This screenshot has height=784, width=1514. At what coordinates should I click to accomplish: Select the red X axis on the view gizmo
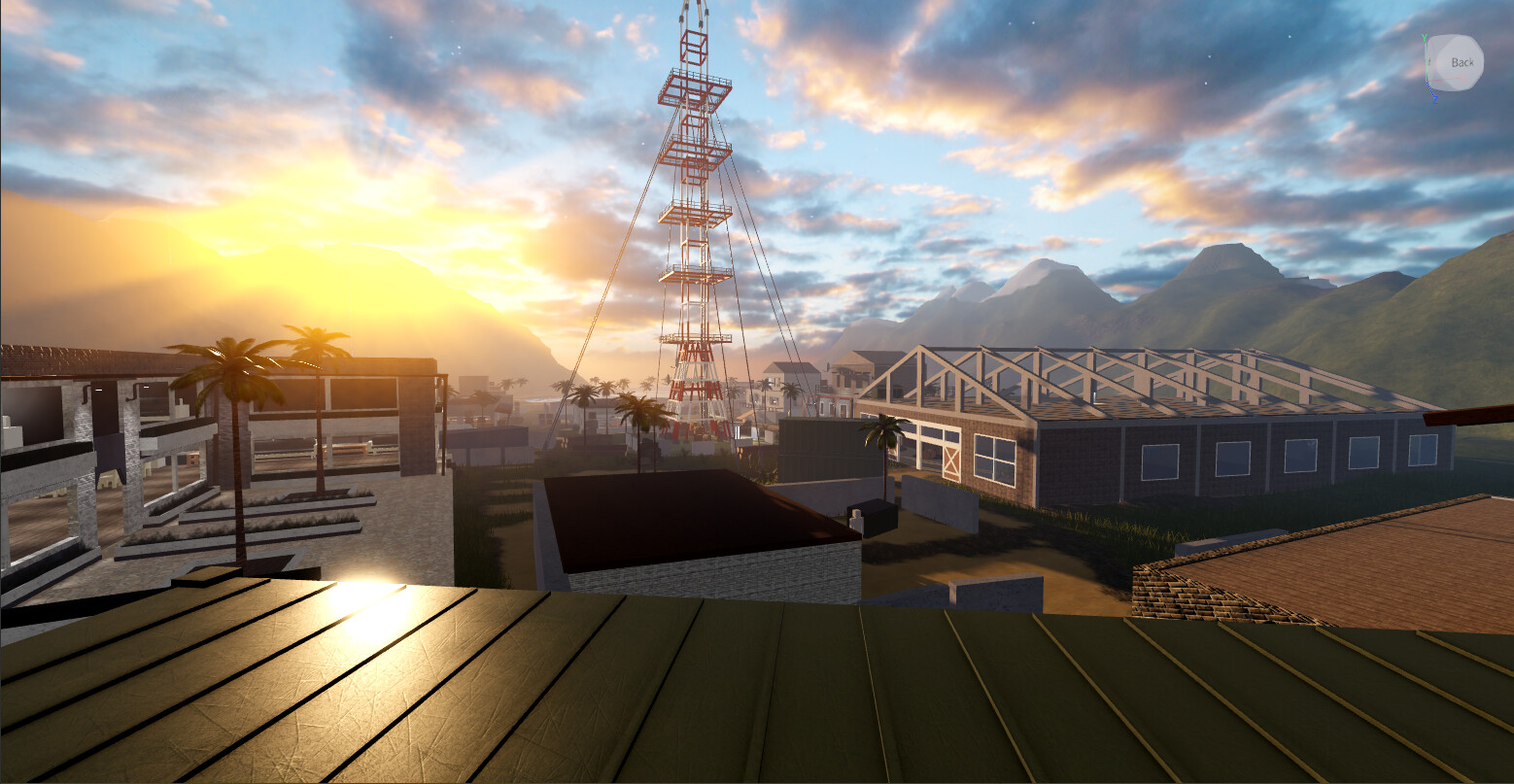click(1463, 77)
